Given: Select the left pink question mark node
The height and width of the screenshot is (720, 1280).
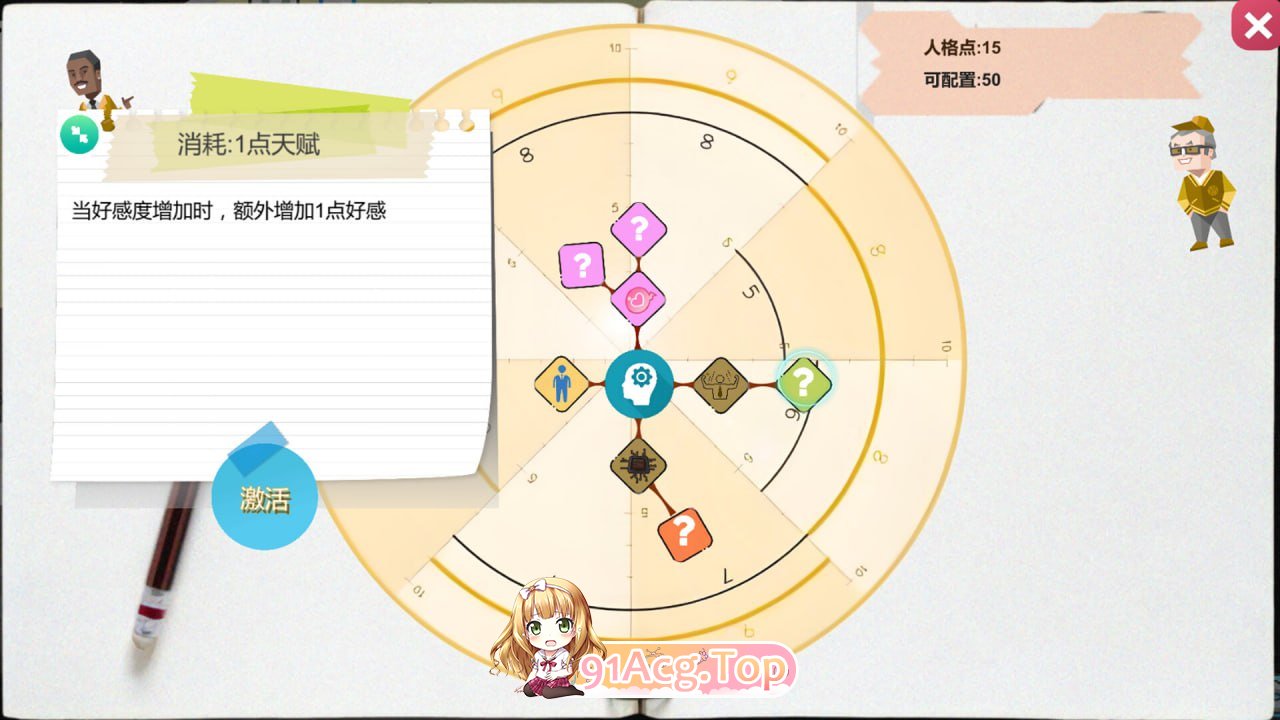Looking at the screenshot, I should tap(581, 265).
